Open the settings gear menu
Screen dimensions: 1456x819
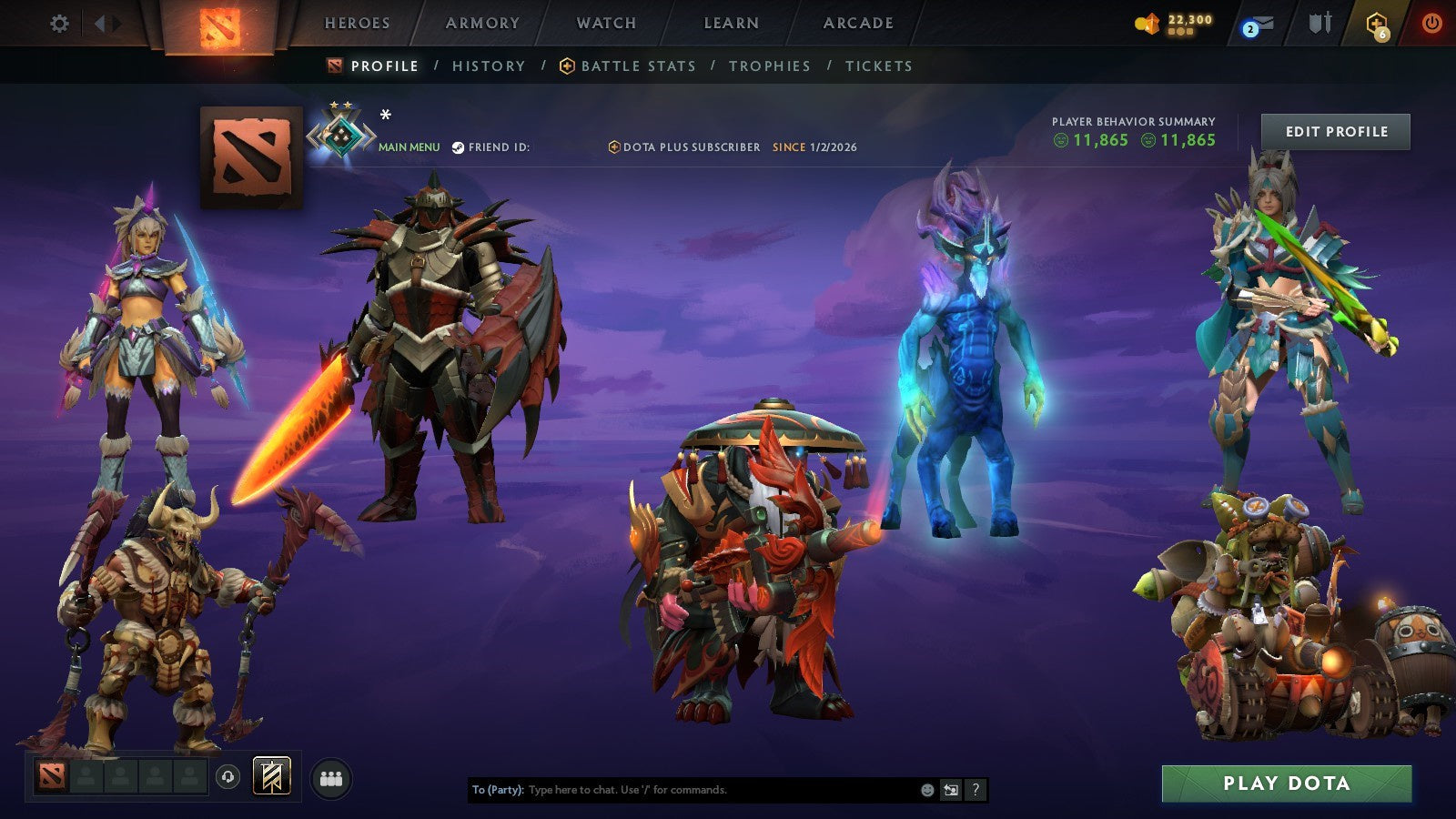[x=60, y=25]
